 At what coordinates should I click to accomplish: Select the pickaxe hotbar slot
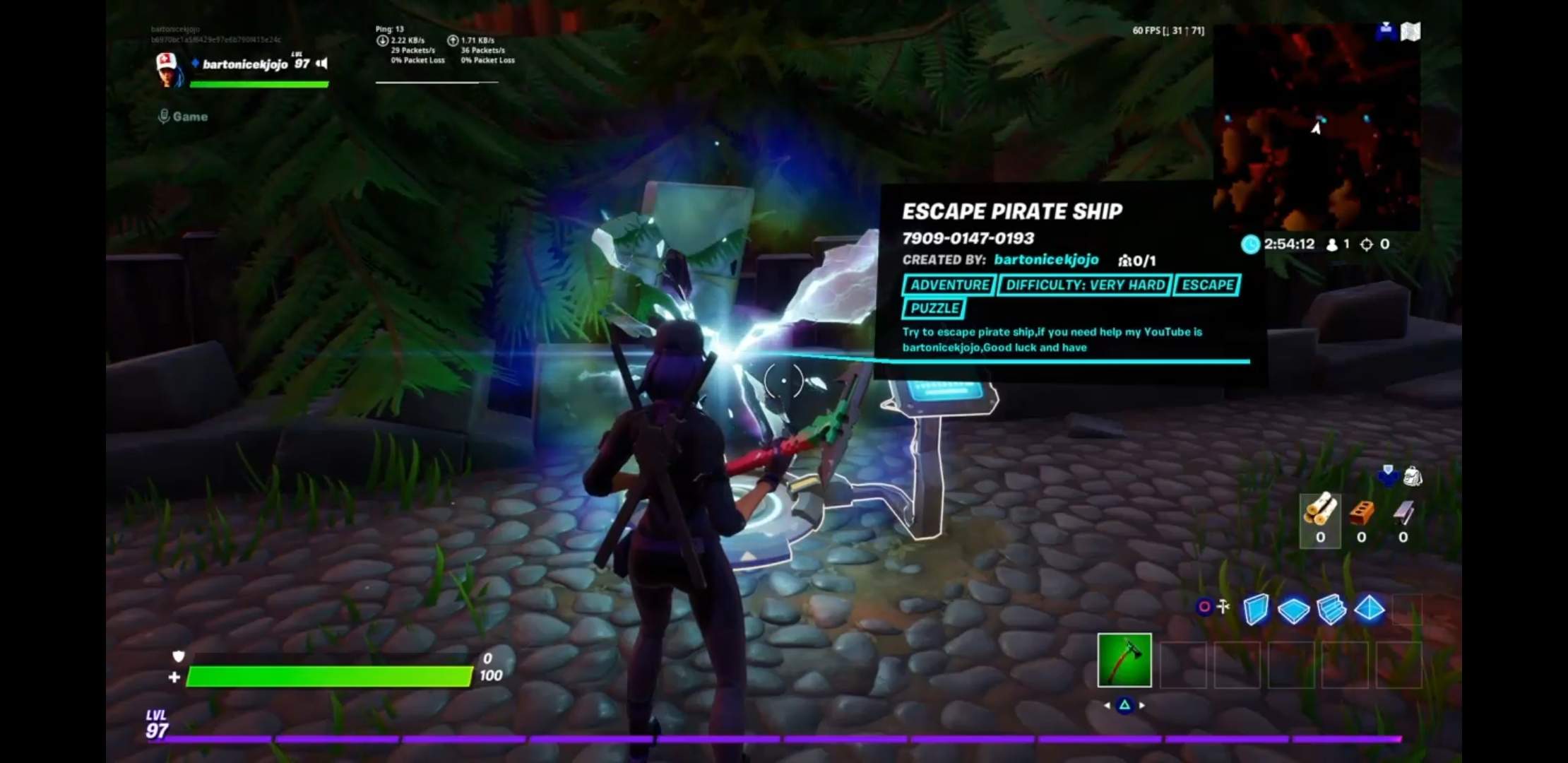click(x=1124, y=661)
